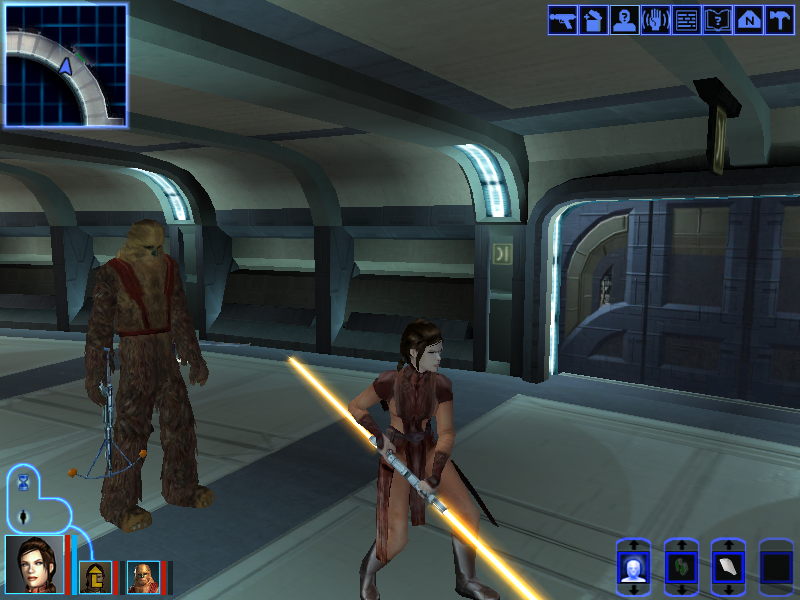Open the Map screen with the N icon
800x600 pixels.
(748, 20)
